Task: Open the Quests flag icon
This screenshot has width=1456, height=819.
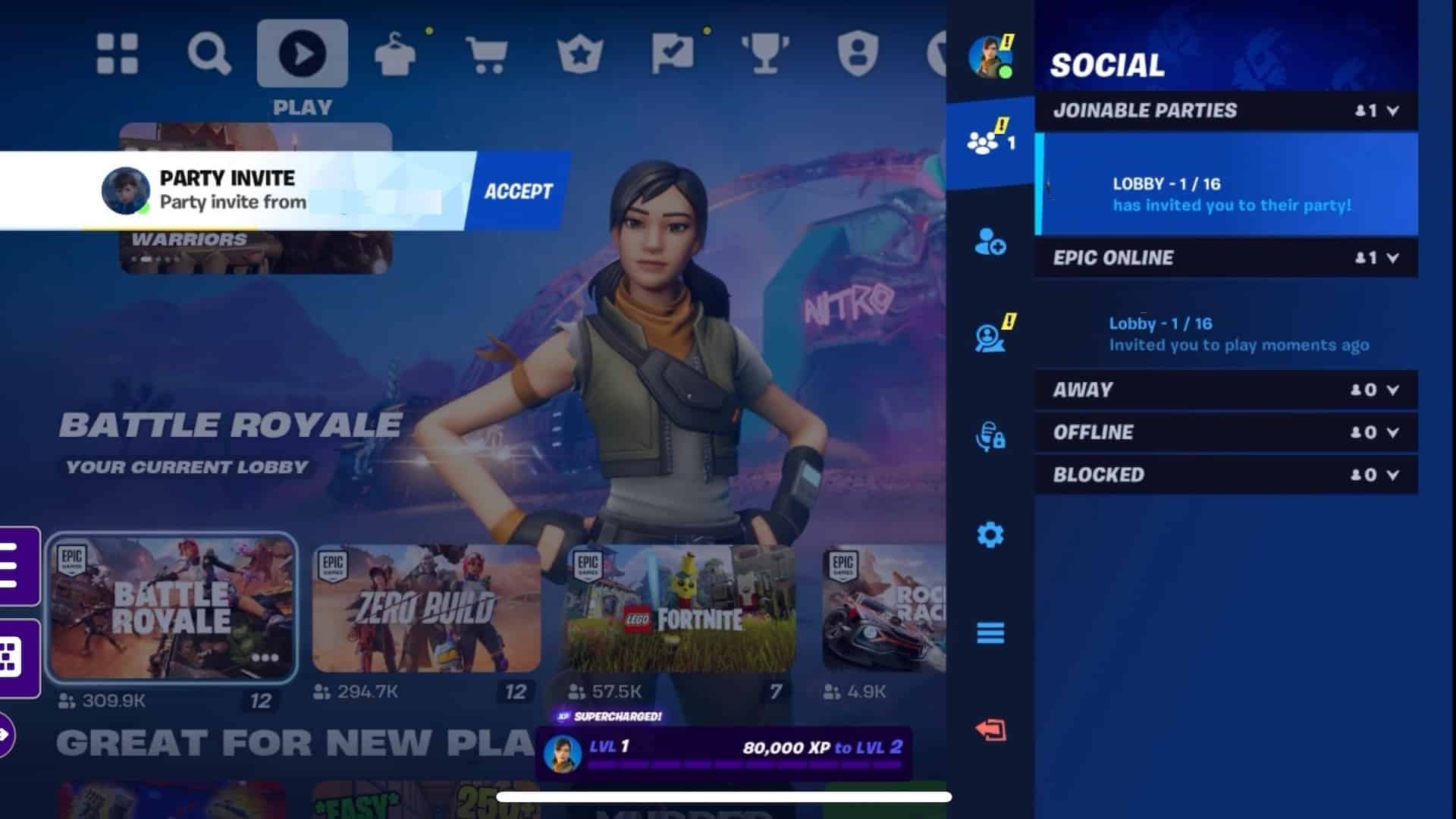Action: pyautogui.click(x=670, y=52)
